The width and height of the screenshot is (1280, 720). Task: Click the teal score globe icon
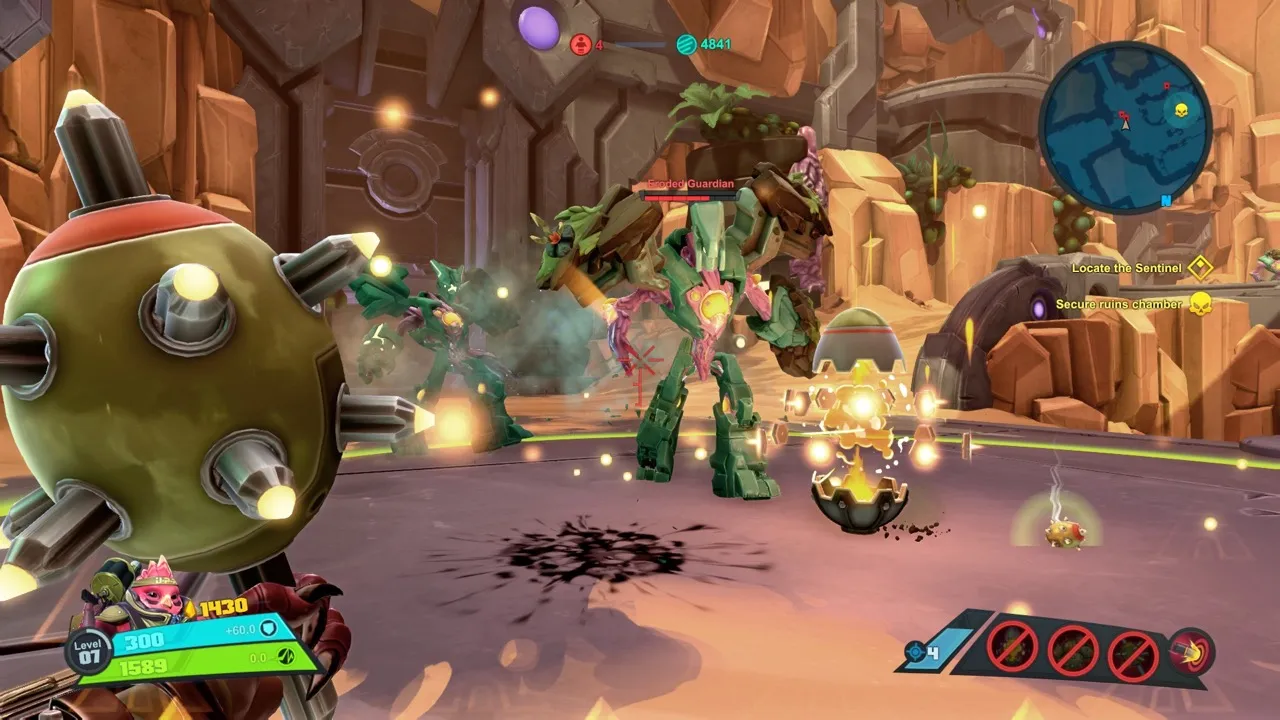686,44
